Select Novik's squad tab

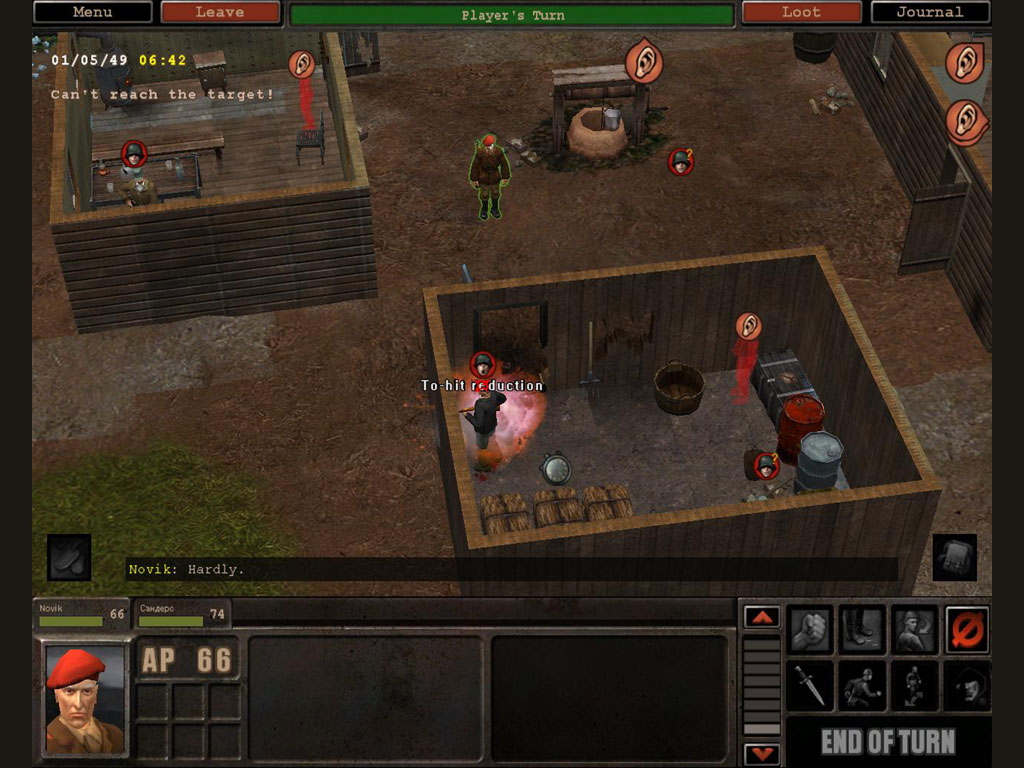[82, 614]
